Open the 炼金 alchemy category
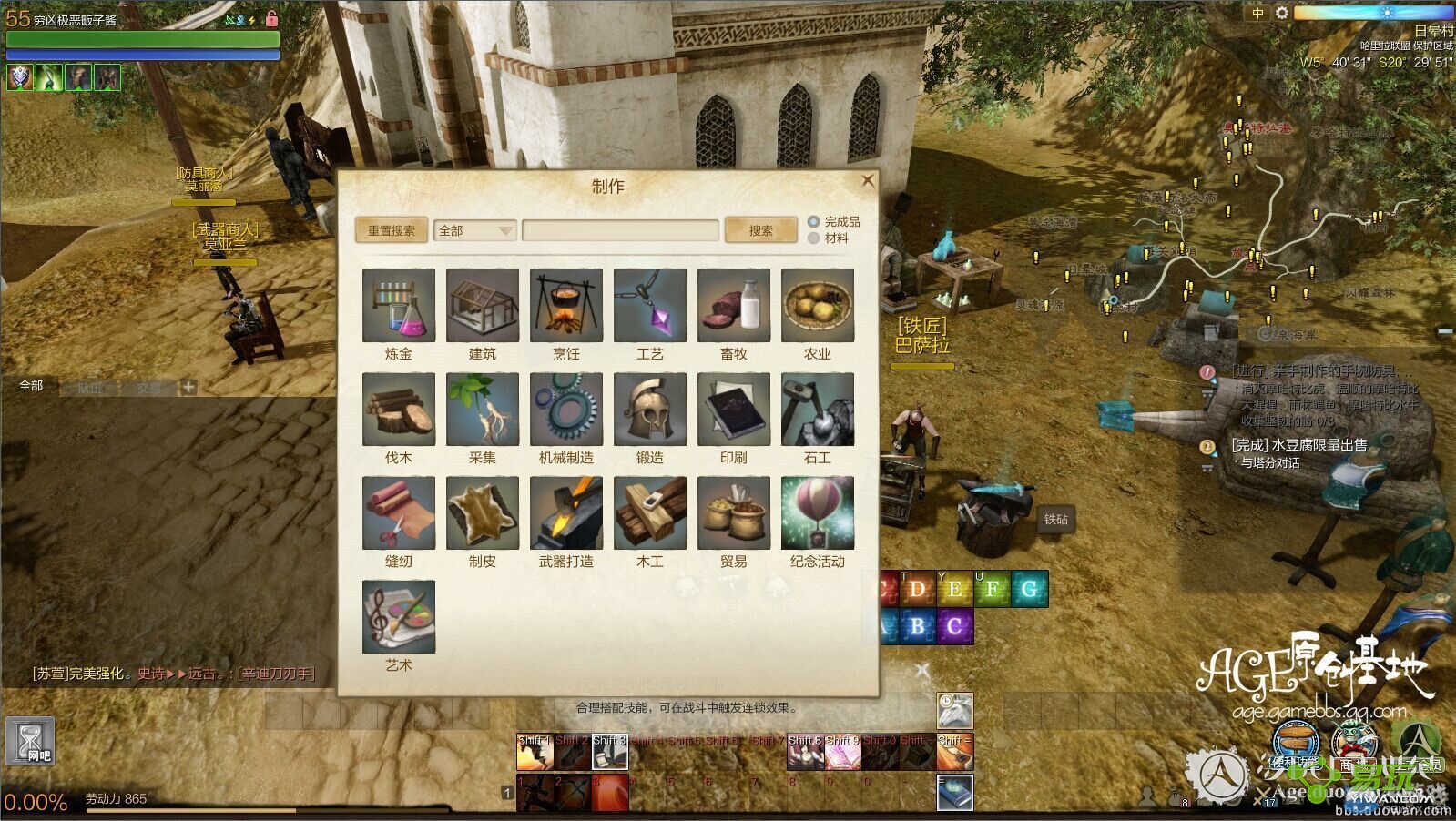The height and width of the screenshot is (821, 1456). click(399, 305)
